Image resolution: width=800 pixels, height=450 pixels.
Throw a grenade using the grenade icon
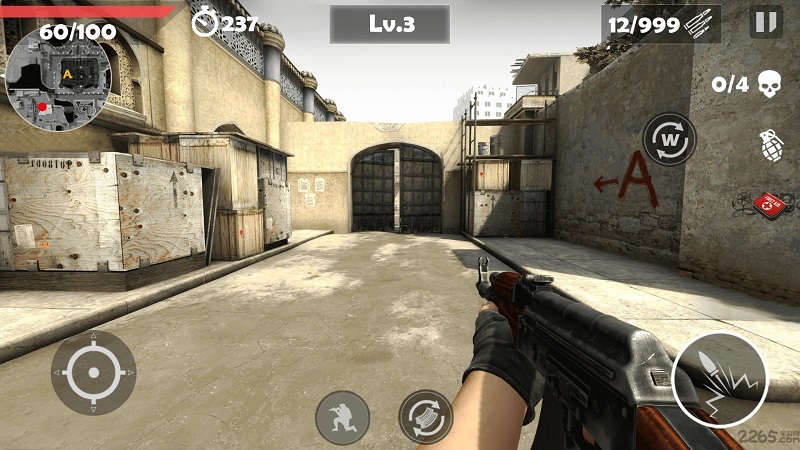pyautogui.click(x=771, y=144)
